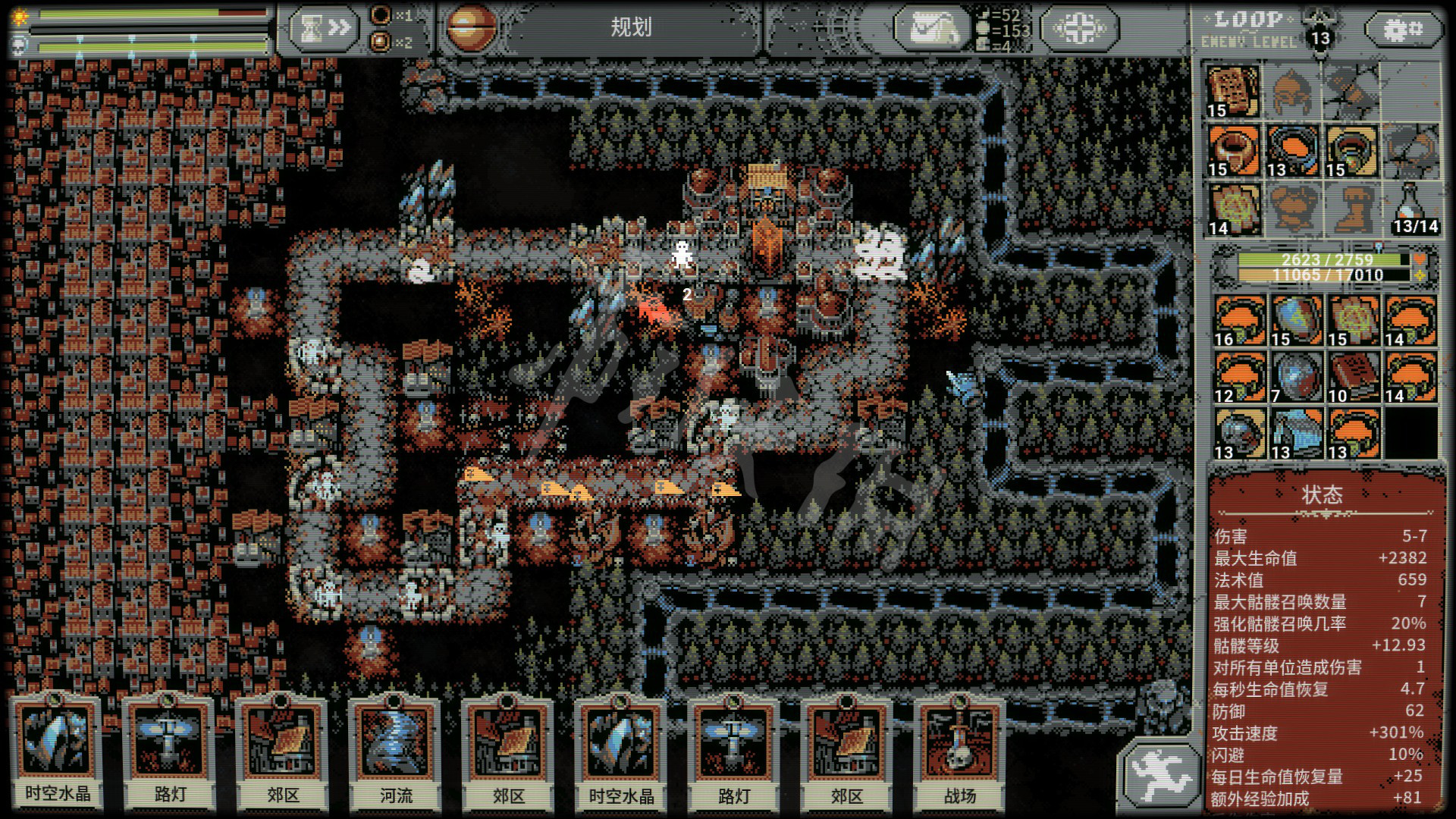
Task: Click the 规划 planning mode orb
Action: [x=471, y=27]
